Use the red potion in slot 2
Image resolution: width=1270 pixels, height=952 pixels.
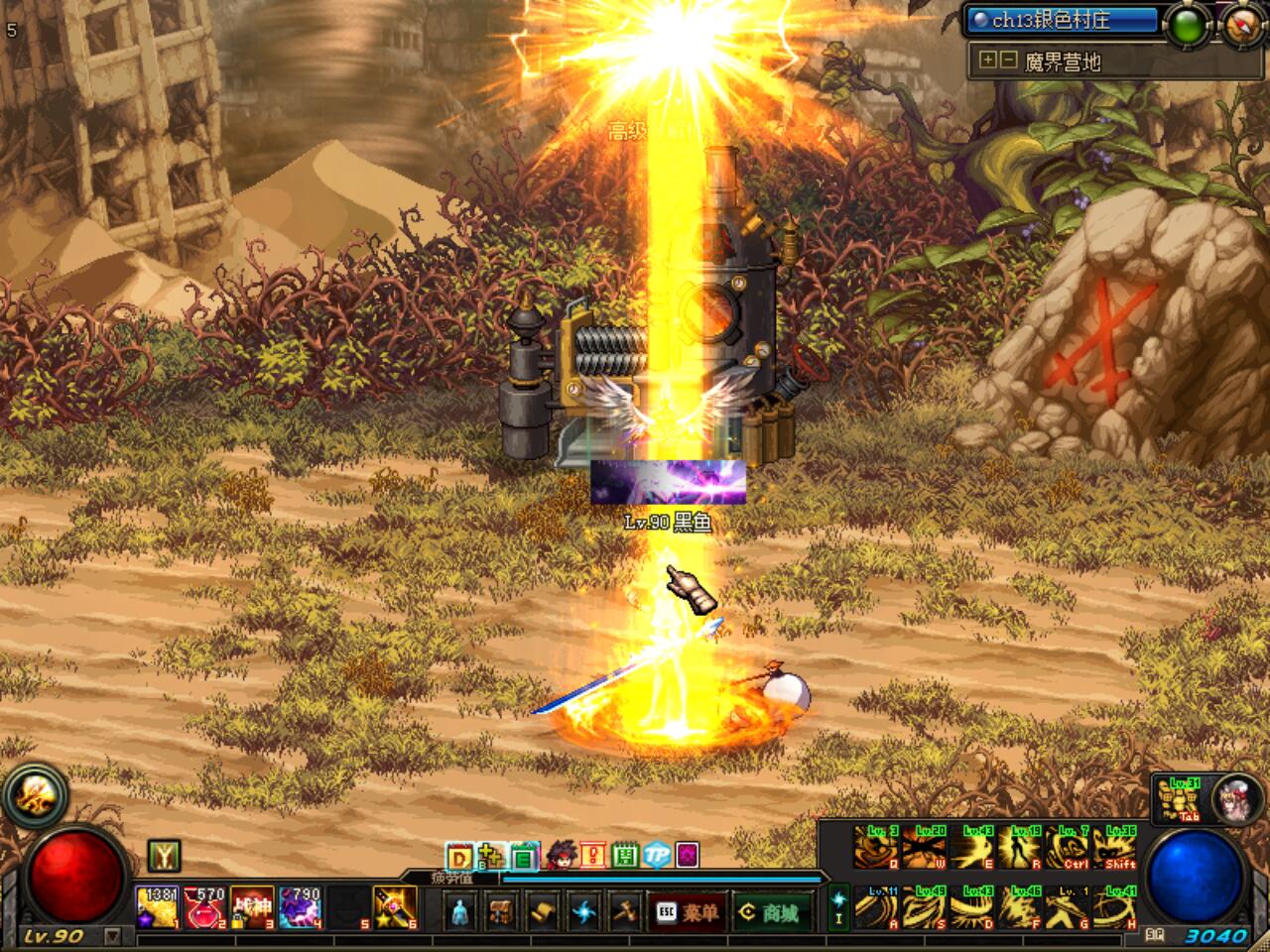205,907
